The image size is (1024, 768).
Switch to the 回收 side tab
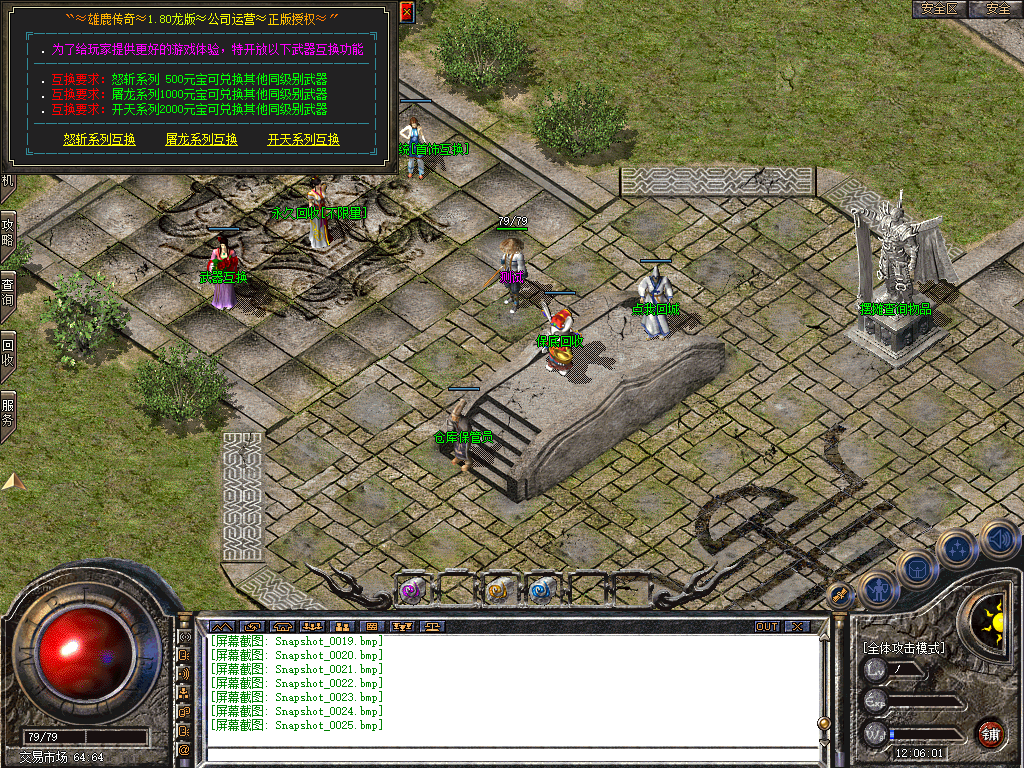(x=7, y=352)
